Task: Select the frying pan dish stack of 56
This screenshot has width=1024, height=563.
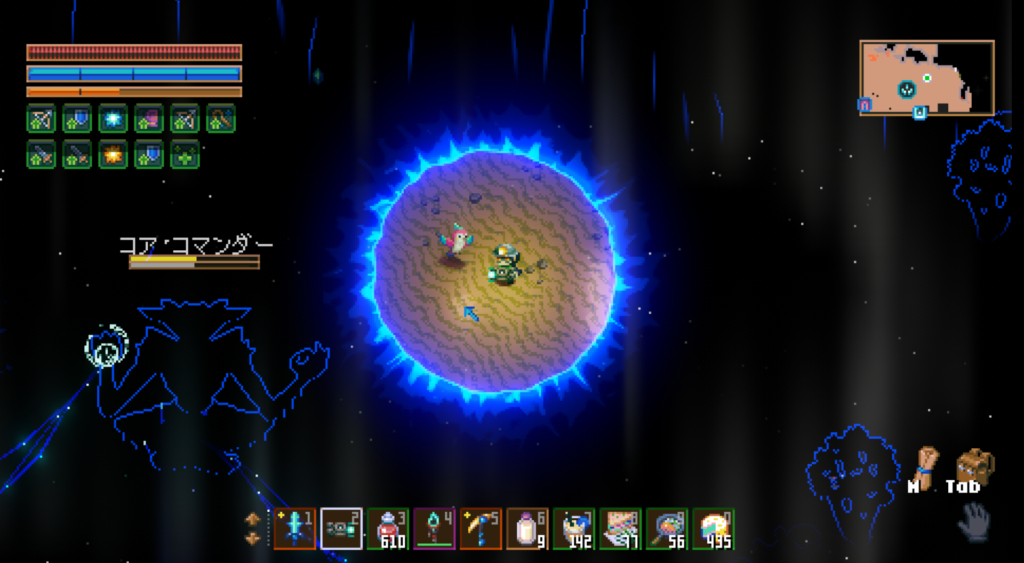Action: pyautogui.click(x=667, y=528)
